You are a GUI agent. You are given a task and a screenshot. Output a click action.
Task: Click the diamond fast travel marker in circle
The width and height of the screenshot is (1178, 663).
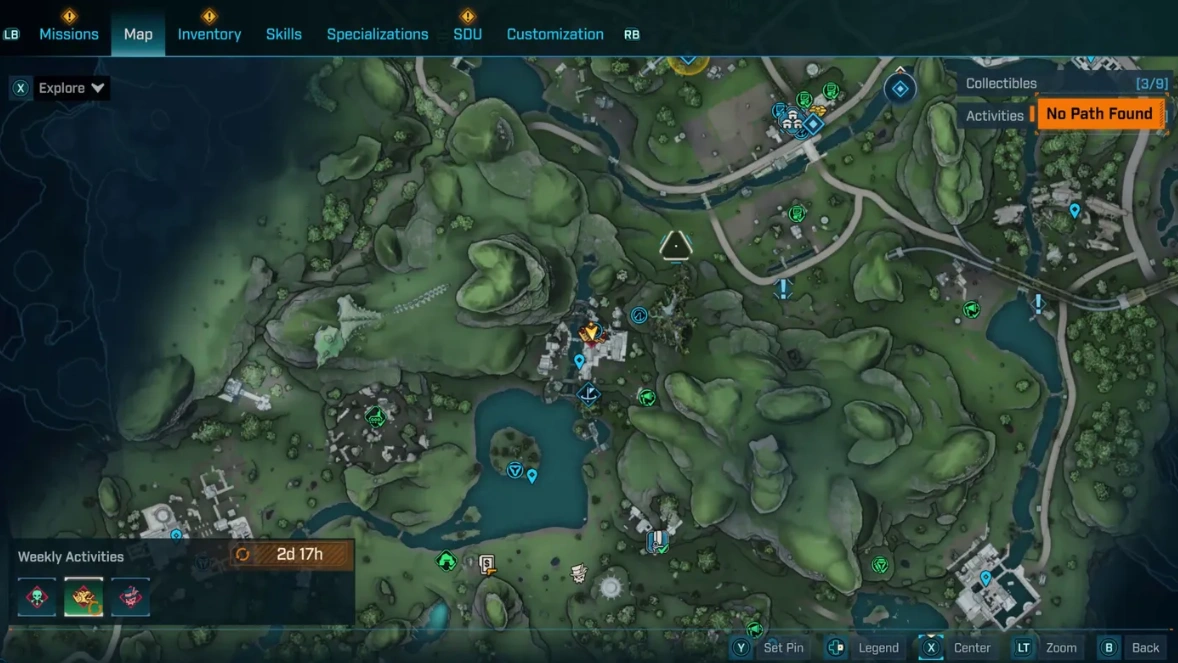[900, 90]
